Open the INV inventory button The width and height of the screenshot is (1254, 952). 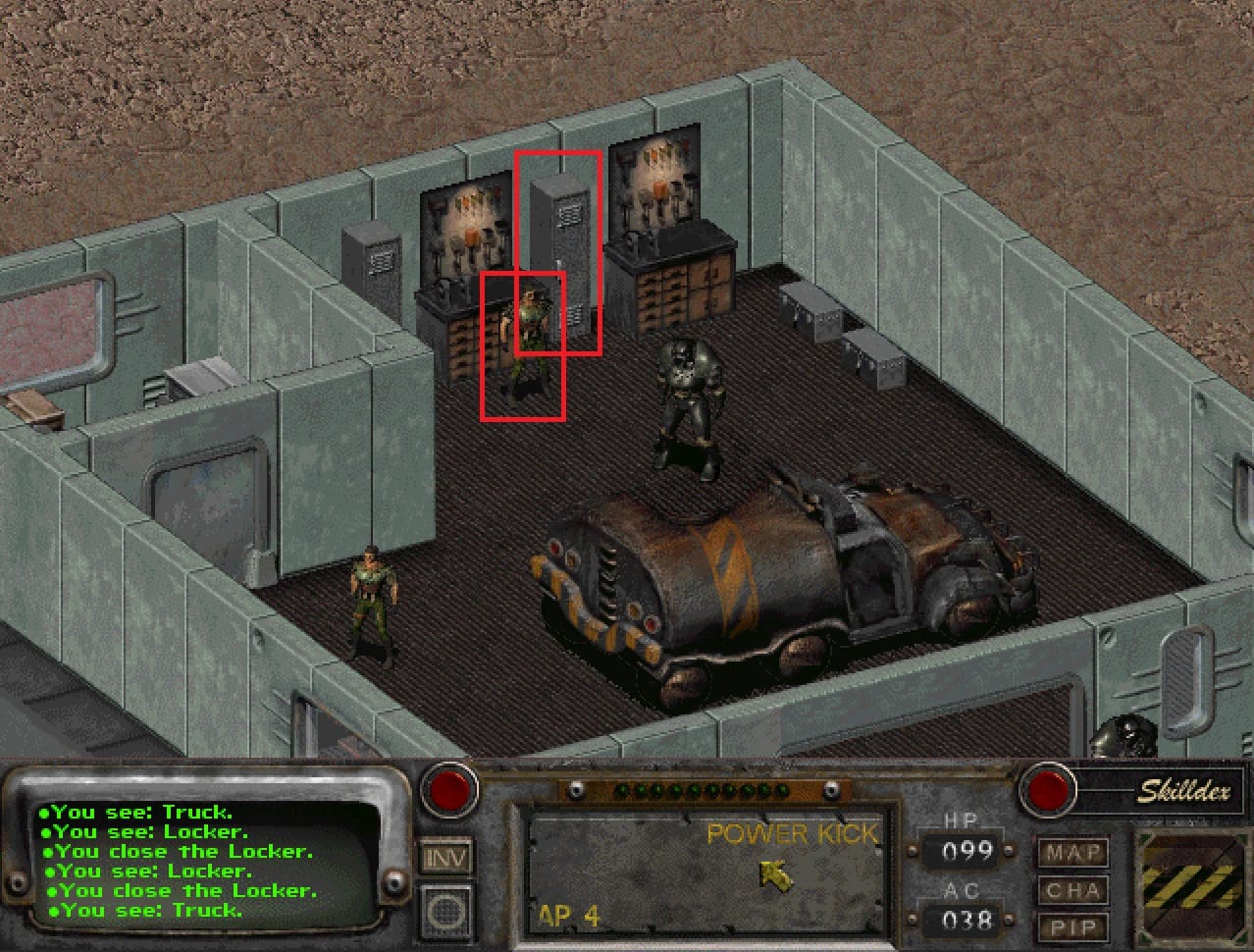click(x=446, y=856)
